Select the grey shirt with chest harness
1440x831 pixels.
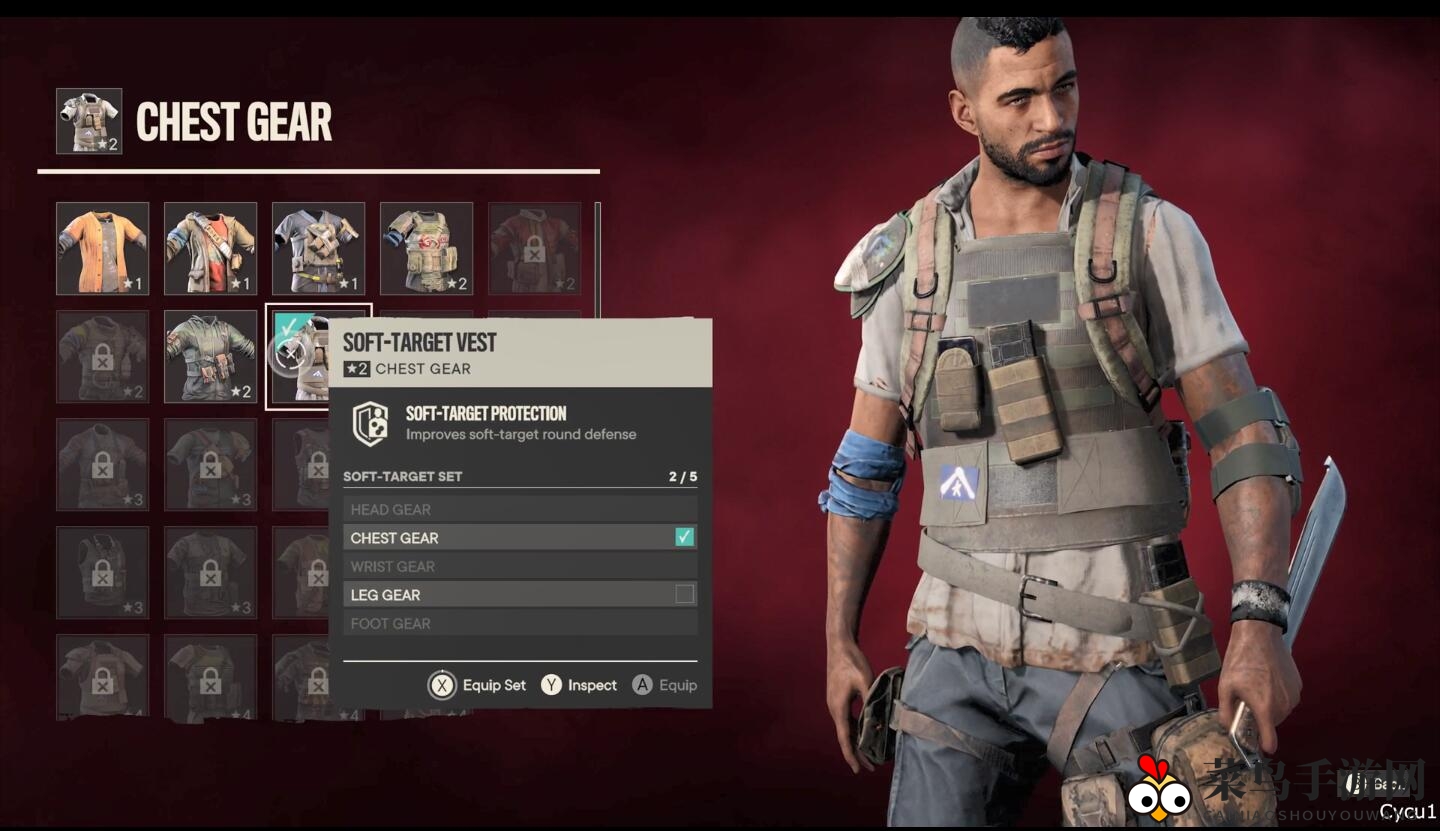(x=318, y=248)
